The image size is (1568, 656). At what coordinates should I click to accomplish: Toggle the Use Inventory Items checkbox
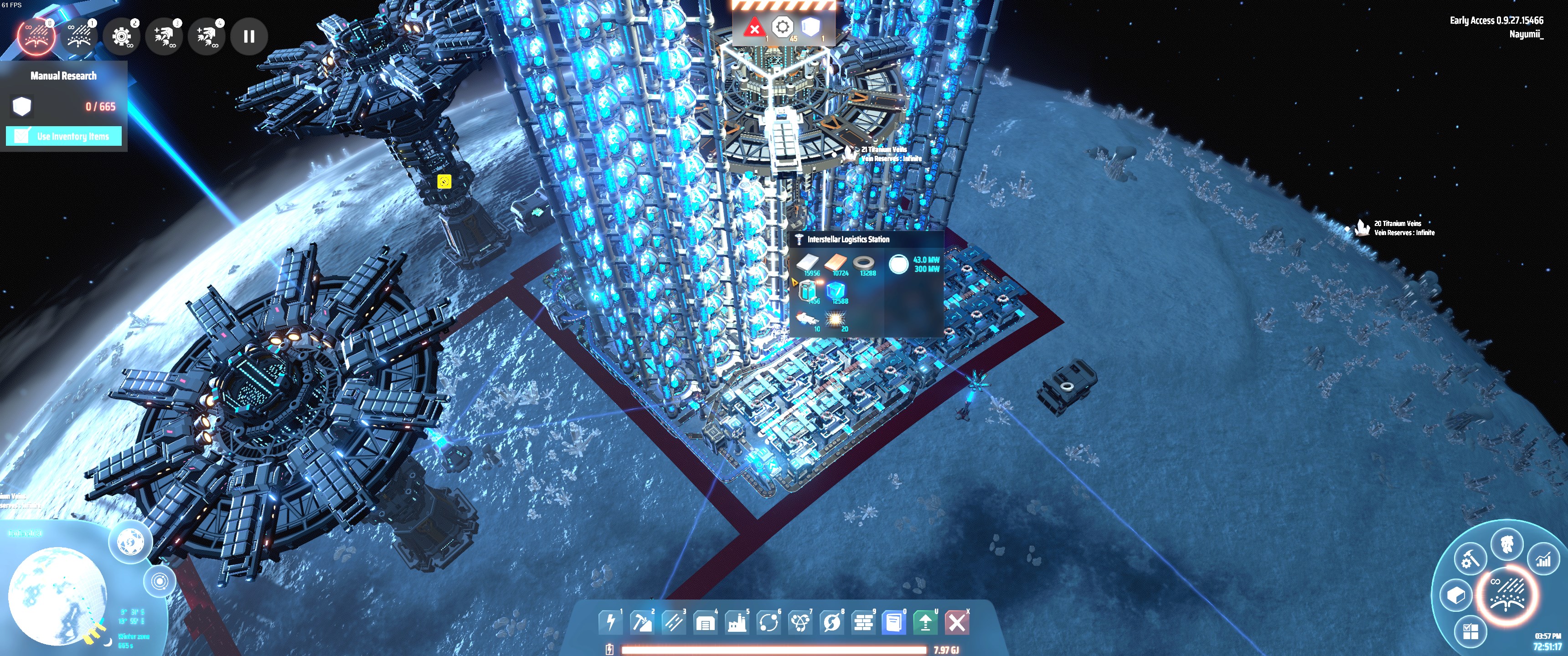pos(22,136)
